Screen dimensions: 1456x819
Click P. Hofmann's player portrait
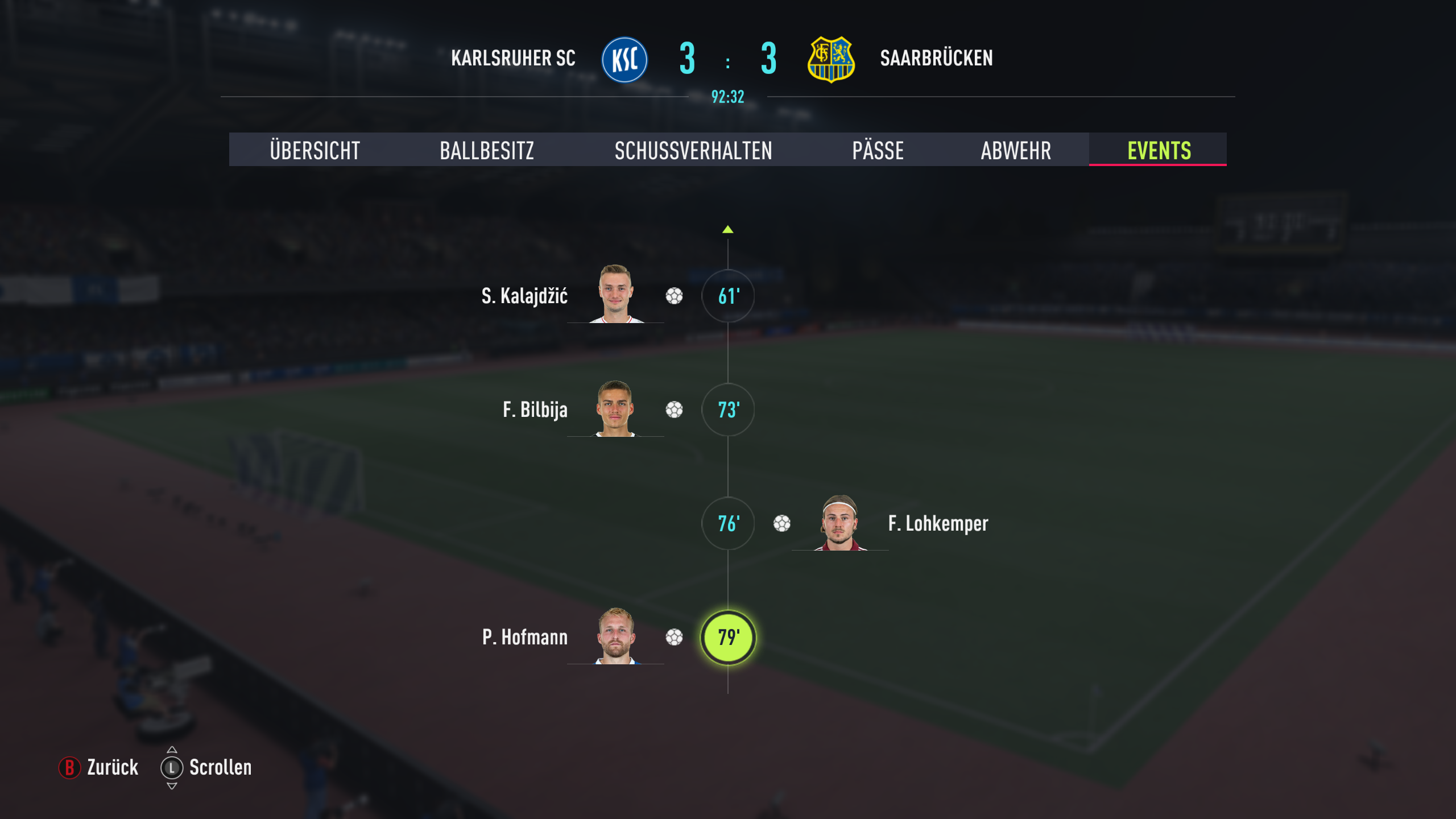click(615, 636)
